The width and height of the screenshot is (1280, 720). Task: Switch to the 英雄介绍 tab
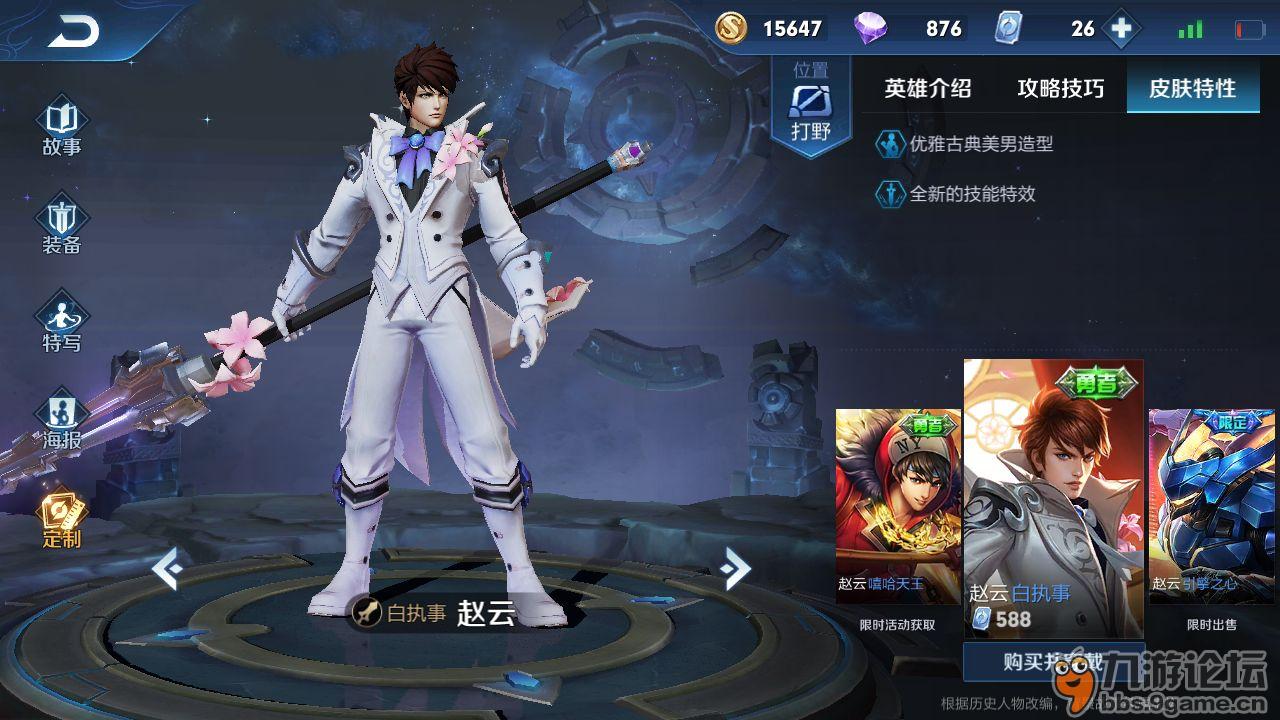click(x=927, y=88)
